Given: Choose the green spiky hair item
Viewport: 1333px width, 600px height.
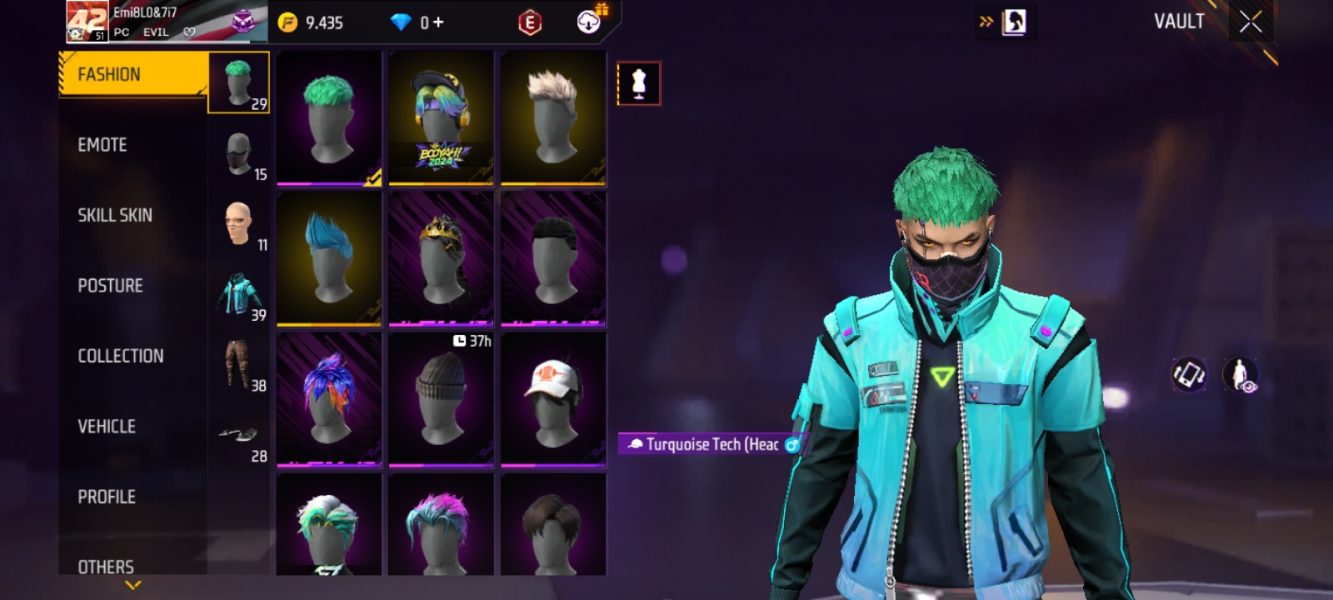Looking at the screenshot, I should click(x=329, y=118).
